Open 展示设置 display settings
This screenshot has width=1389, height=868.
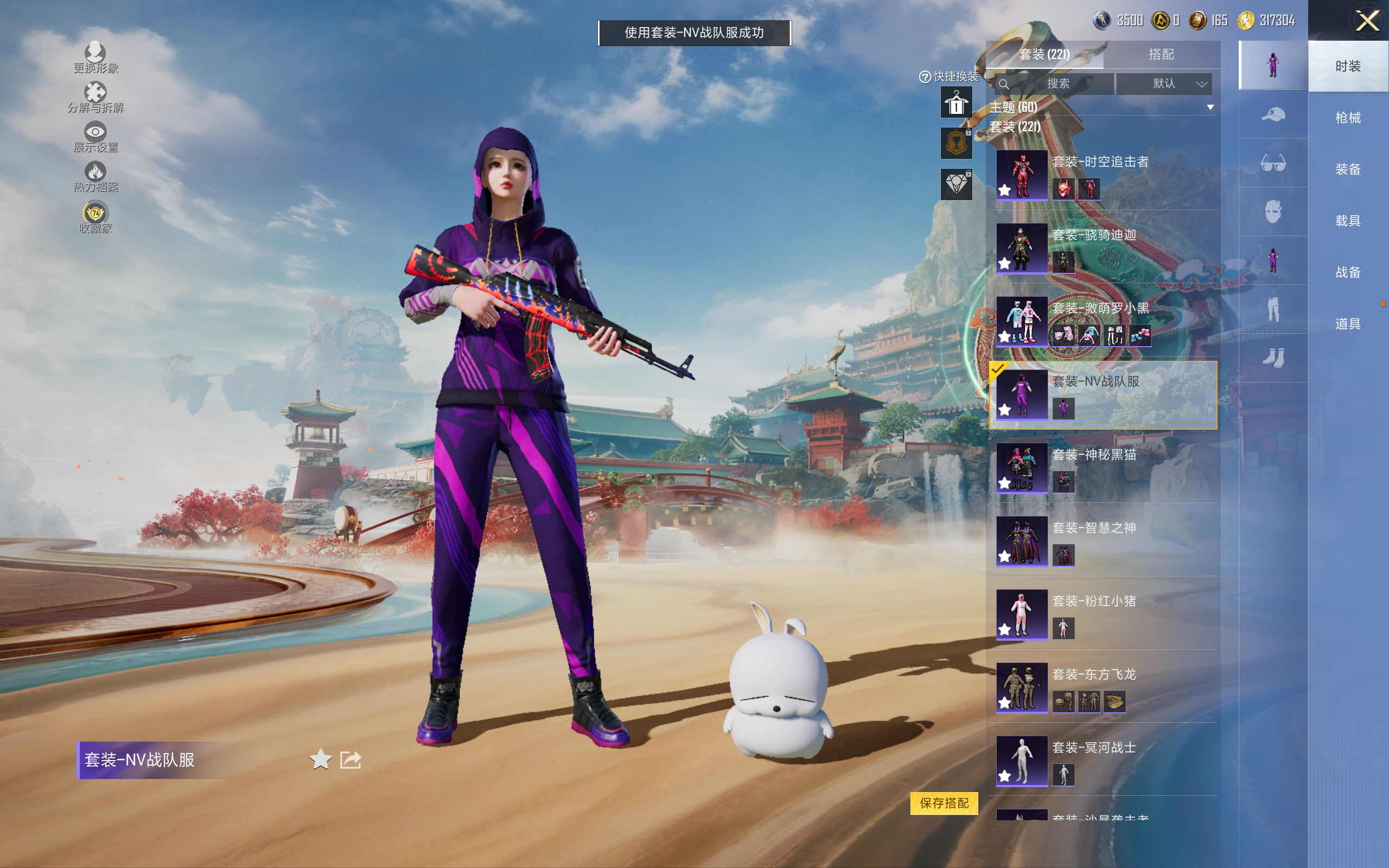pyautogui.click(x=95, y=137)
